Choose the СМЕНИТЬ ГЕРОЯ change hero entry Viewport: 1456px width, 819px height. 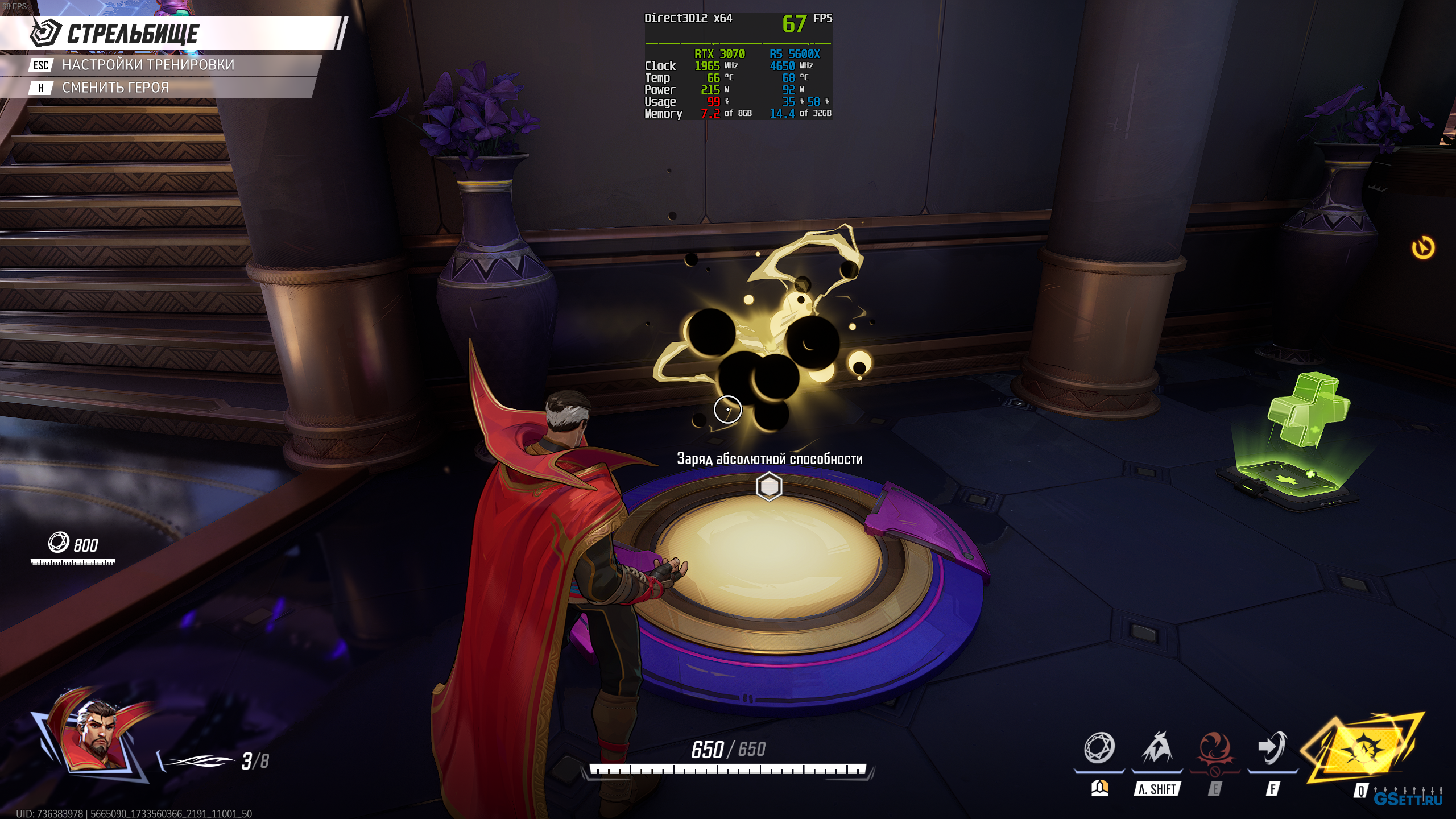tap(115, 88)
